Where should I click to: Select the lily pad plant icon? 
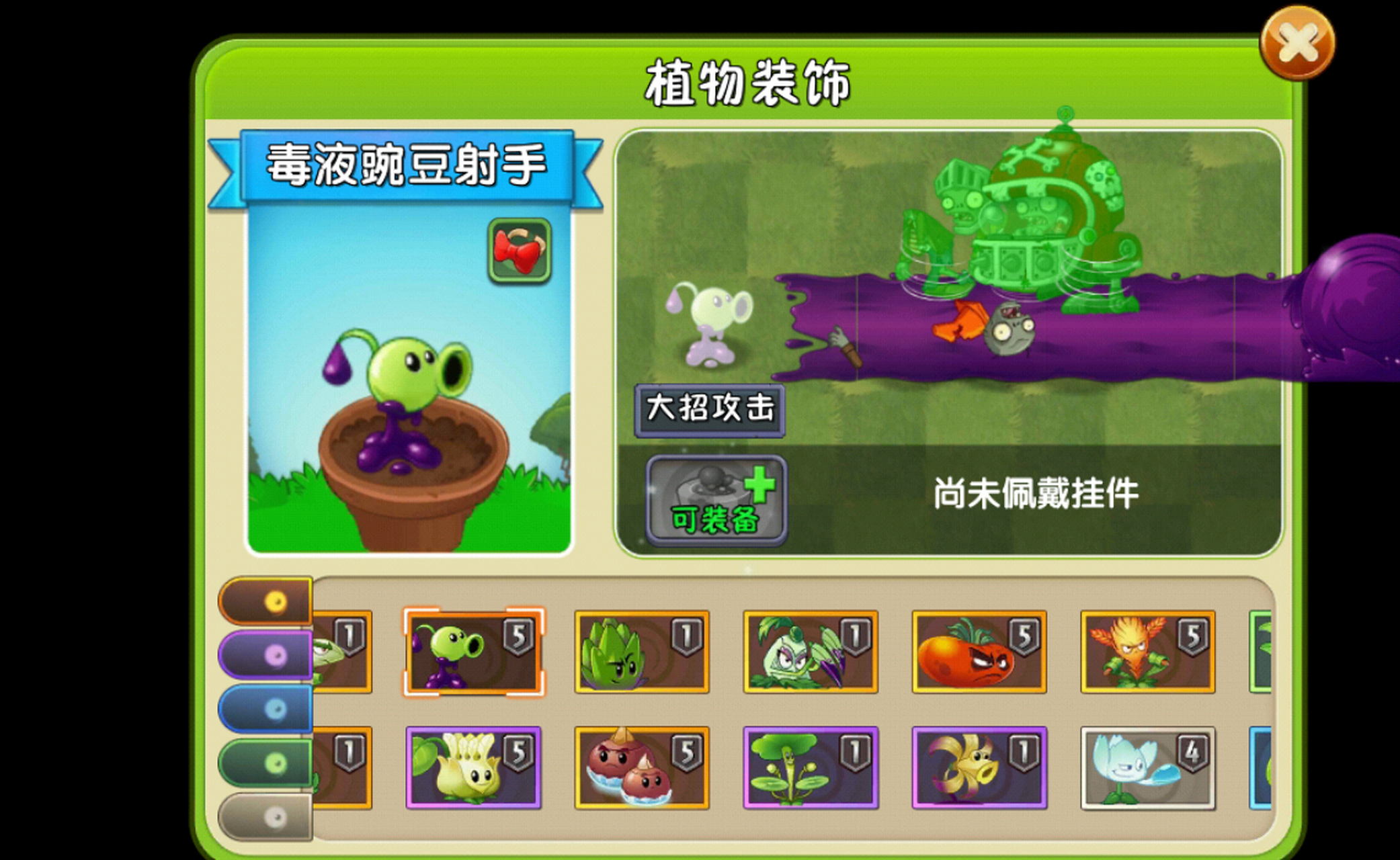(x=811, y=768)
